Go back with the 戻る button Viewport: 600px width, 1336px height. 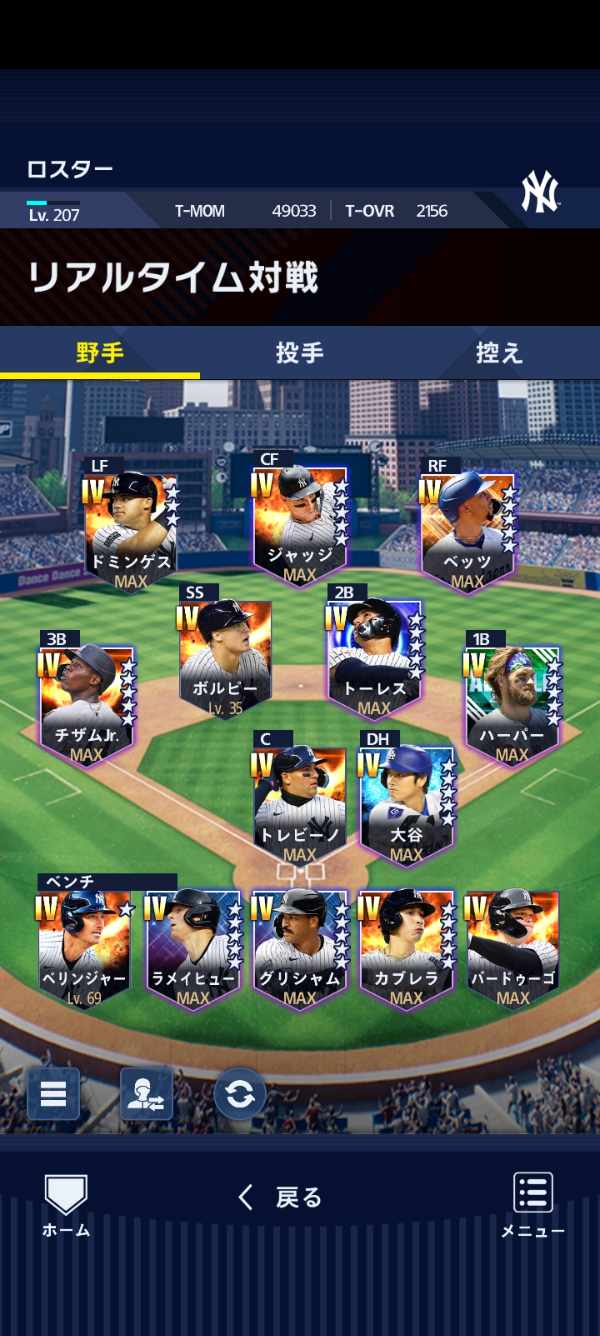280,1197
